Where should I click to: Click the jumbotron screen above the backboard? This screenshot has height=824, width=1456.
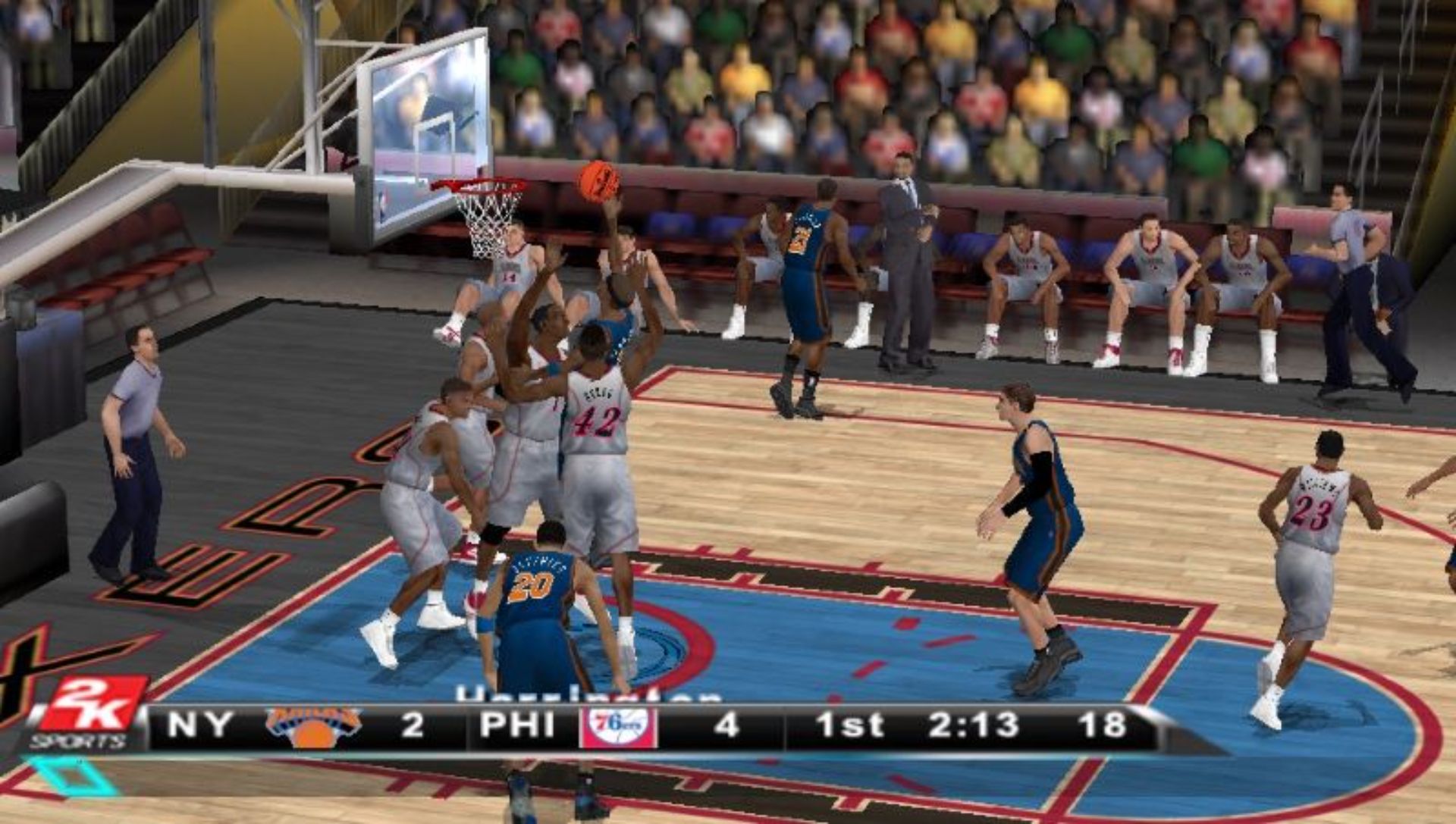click(425, 99)
